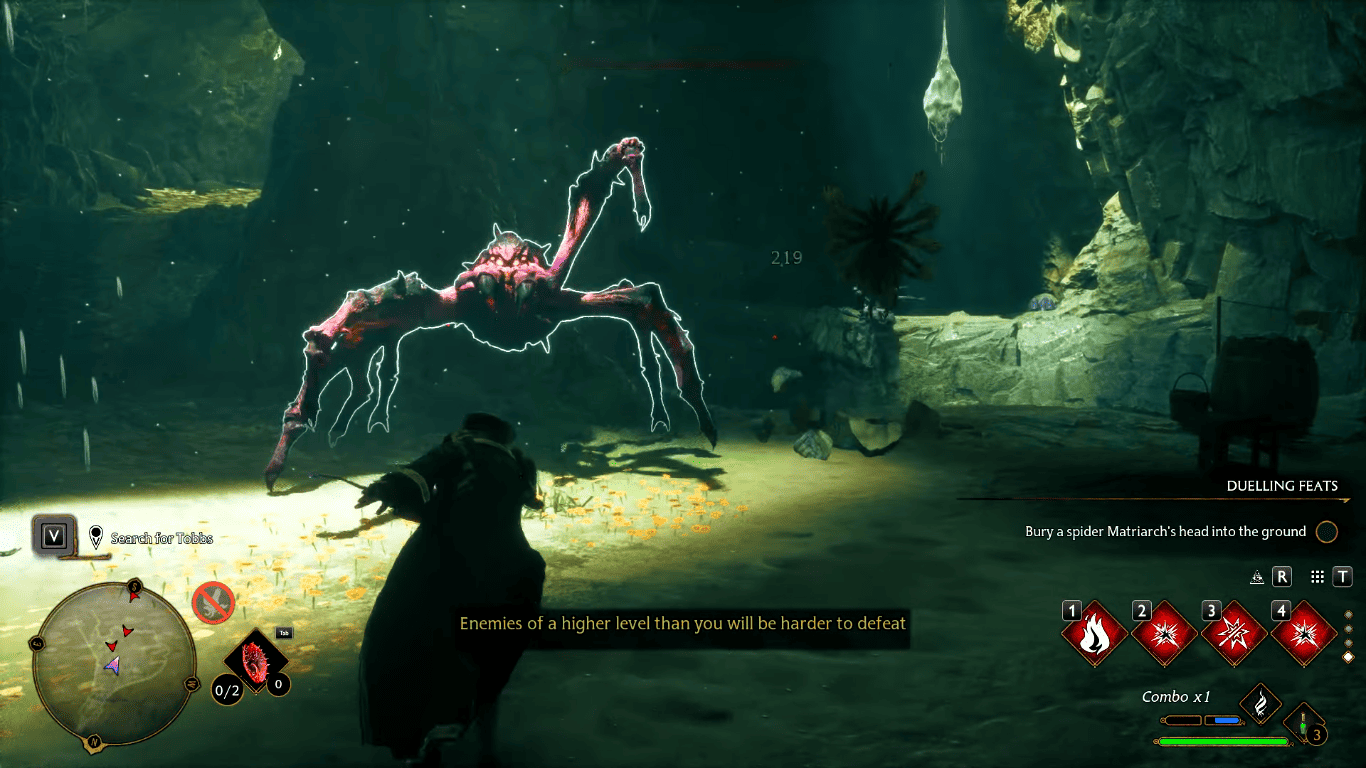Click the ancient magic flame icon
Image resolution: width=1366 pixels, height=768 pixels.
tap(1259, 705)
